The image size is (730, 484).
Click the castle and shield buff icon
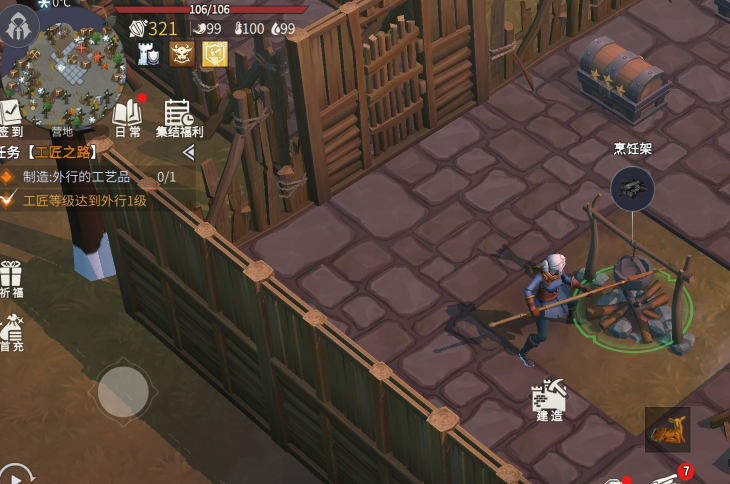(150, 54)
